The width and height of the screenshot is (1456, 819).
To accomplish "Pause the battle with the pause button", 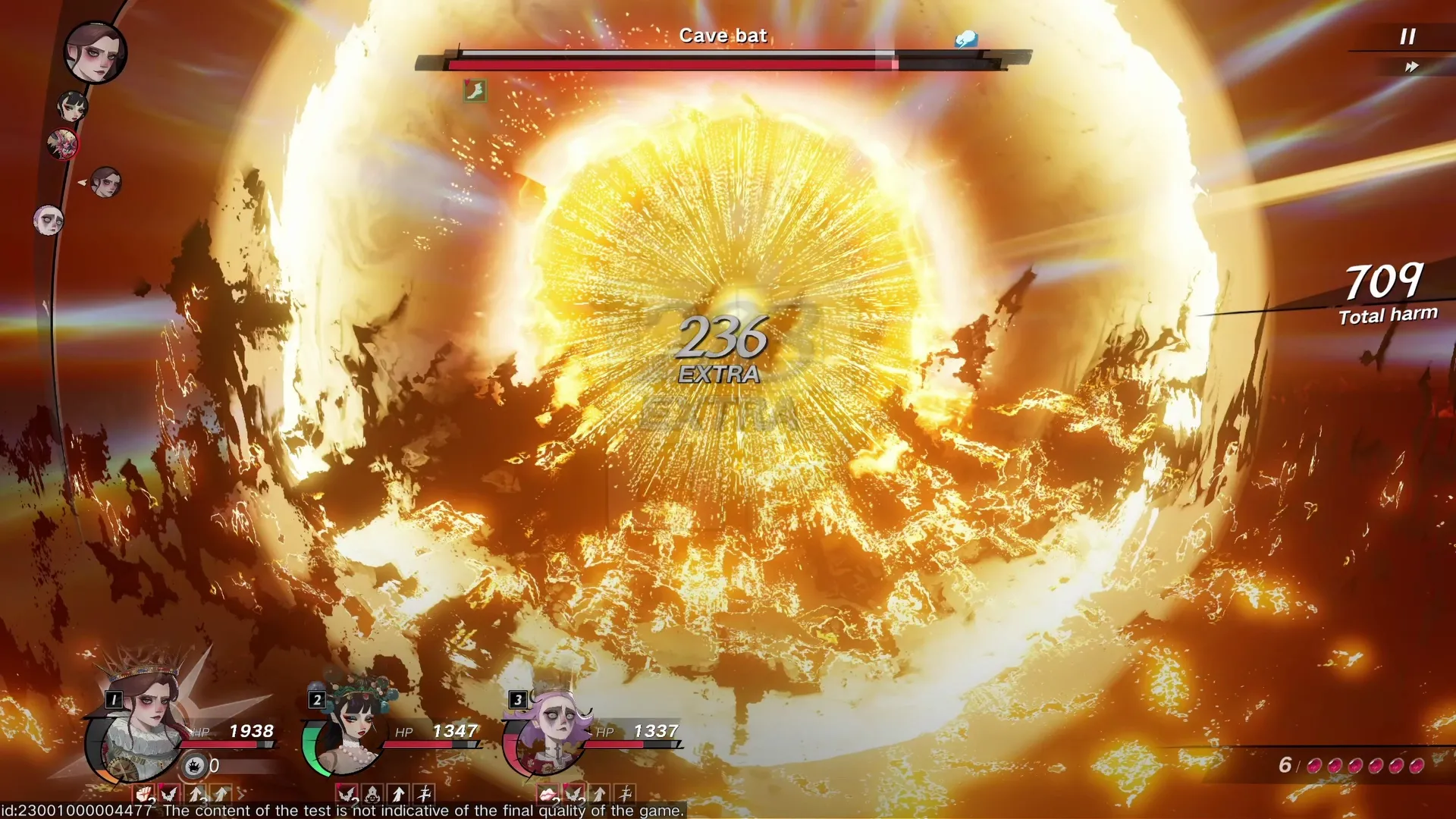I will 1409,35.
